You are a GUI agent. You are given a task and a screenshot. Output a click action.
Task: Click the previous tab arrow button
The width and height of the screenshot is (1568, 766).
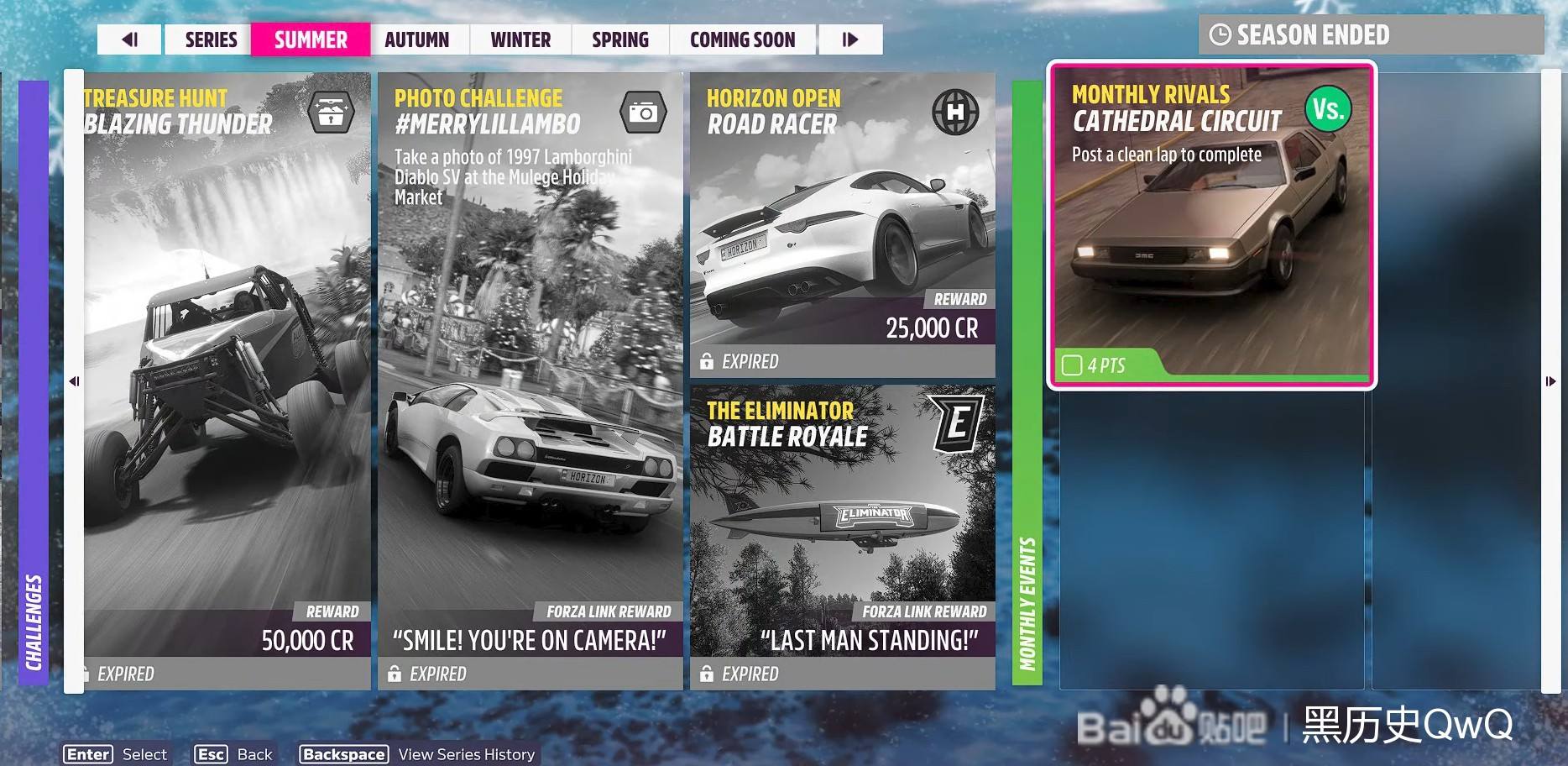coord(129,39)
